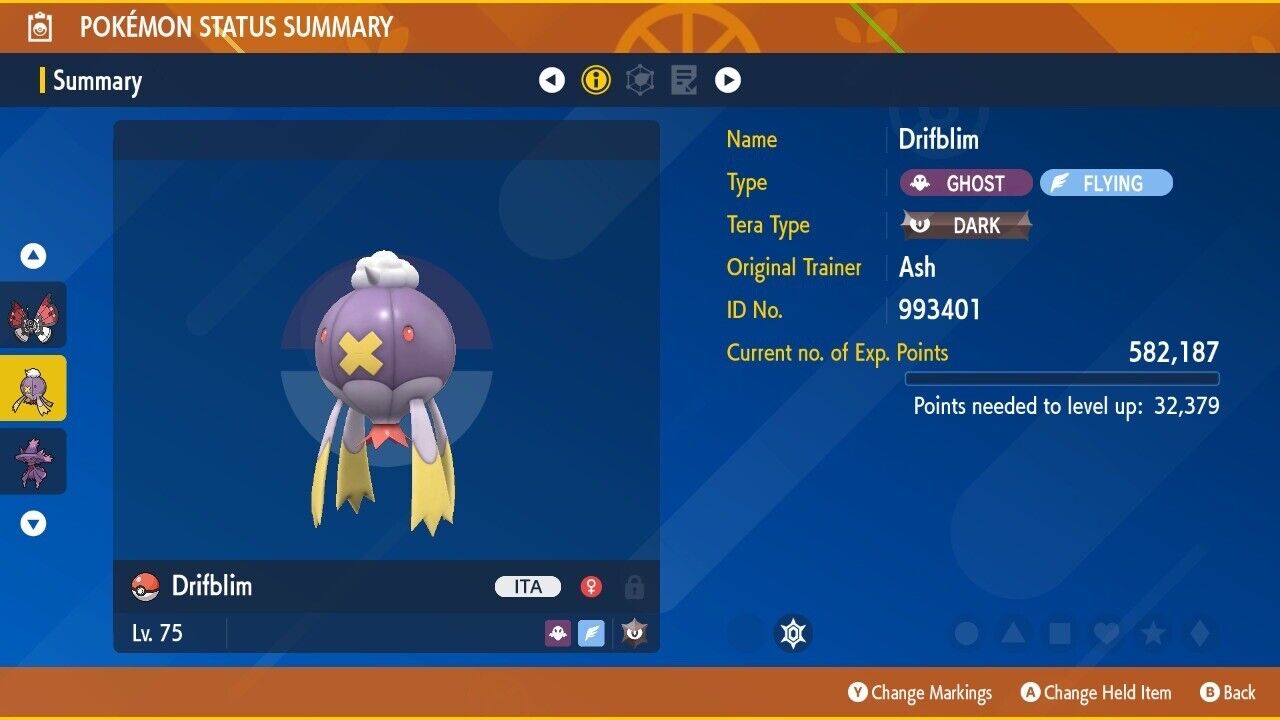Click the Change Markings option

[920, 692]
